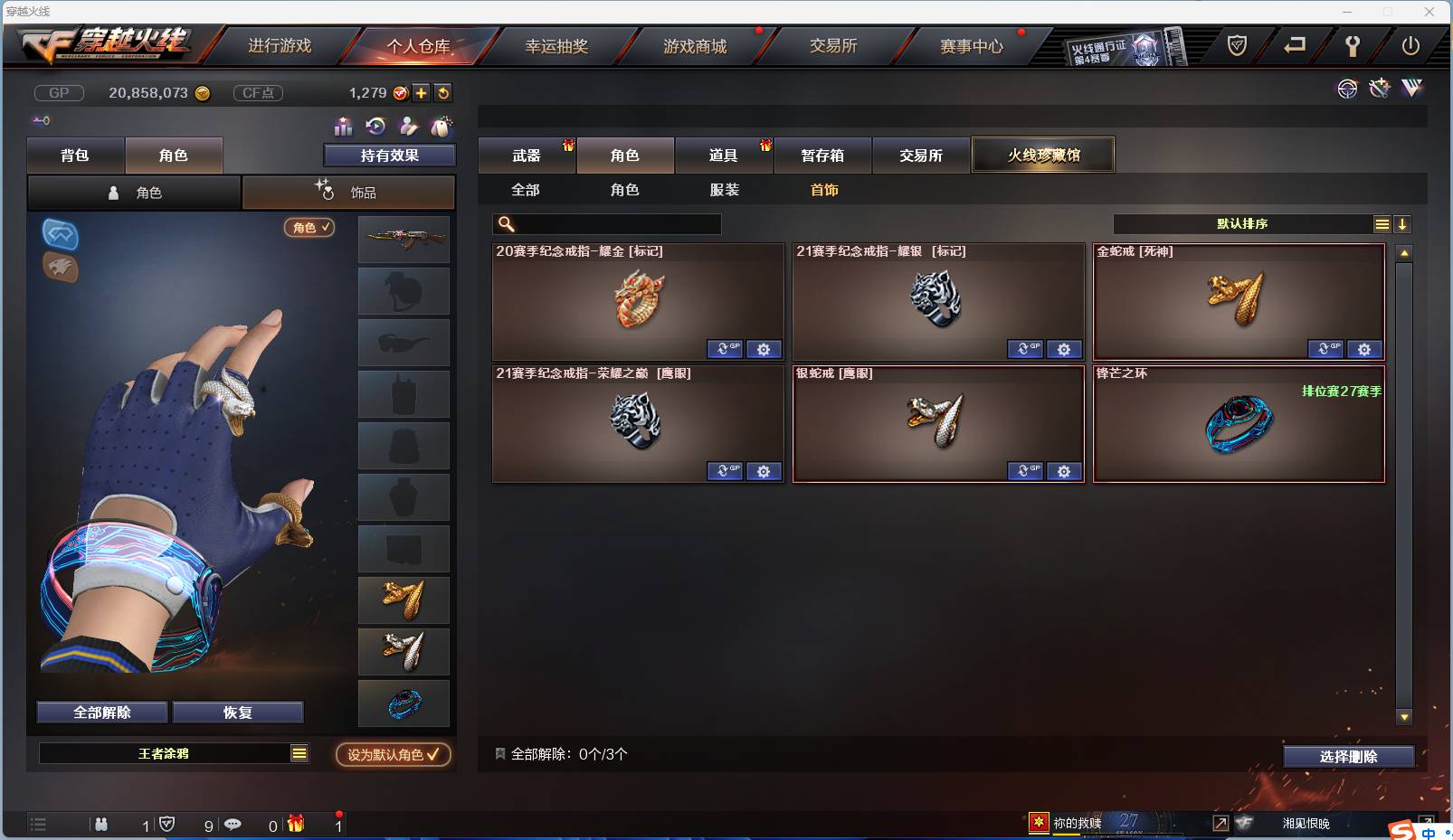Viewport: 1453px width, 840px height.
Task: Open the 幸运抽奖 menu item
Action: coord(557,45)
